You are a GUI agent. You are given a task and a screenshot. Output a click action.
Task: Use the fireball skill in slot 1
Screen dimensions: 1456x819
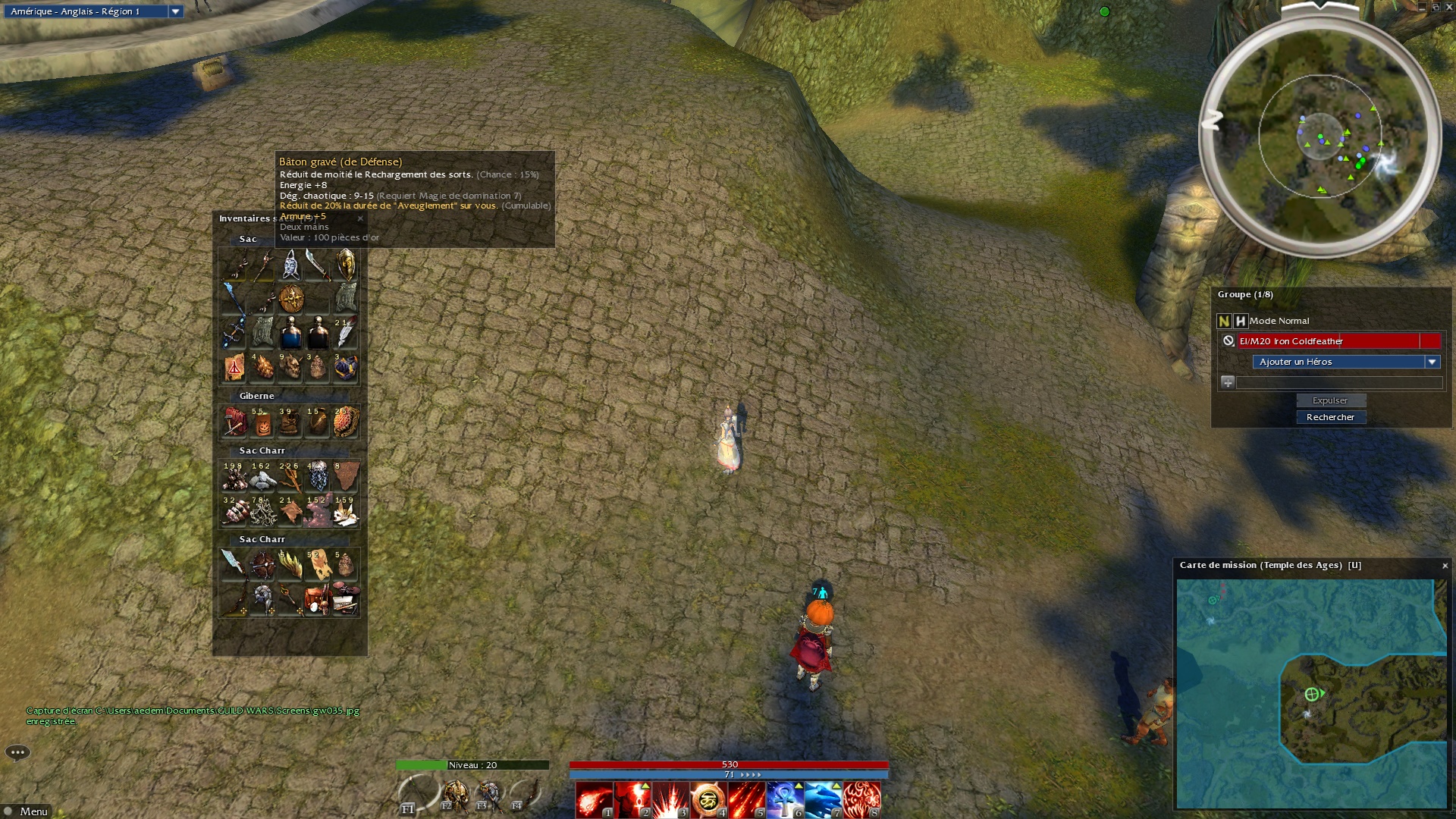(x=594, y=800)
